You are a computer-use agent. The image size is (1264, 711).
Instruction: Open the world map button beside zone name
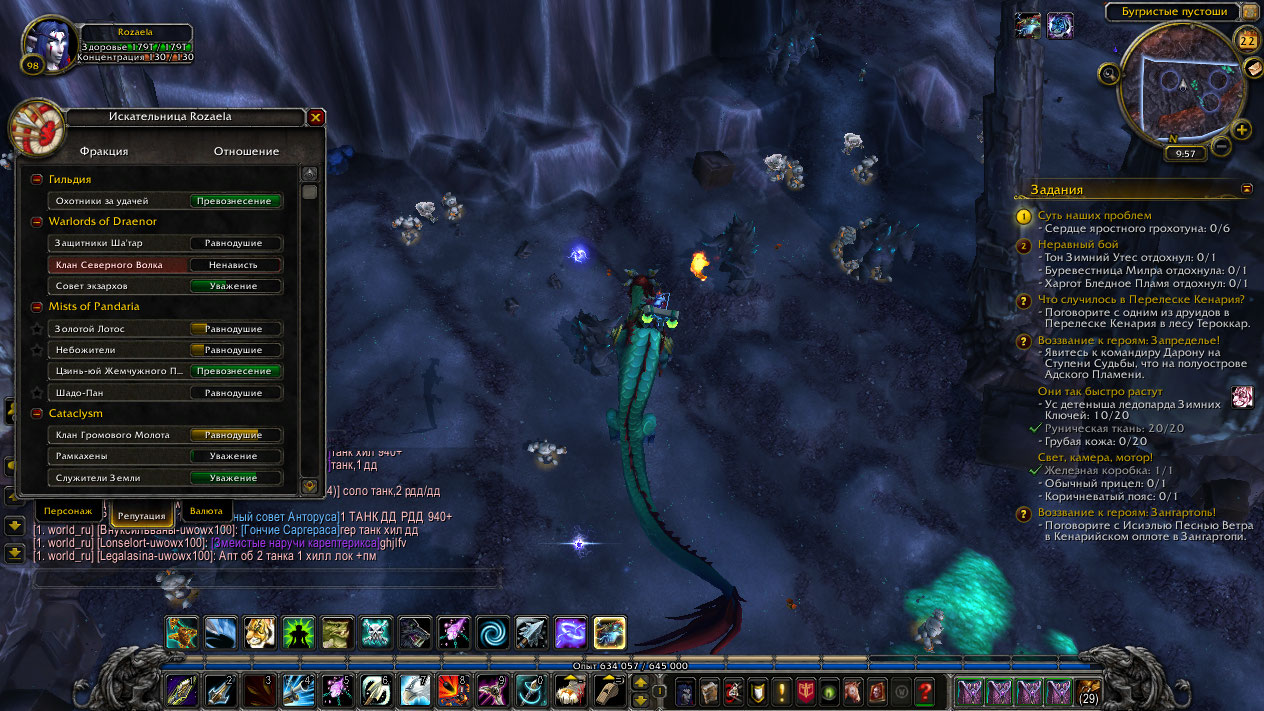click(1250, 12)
